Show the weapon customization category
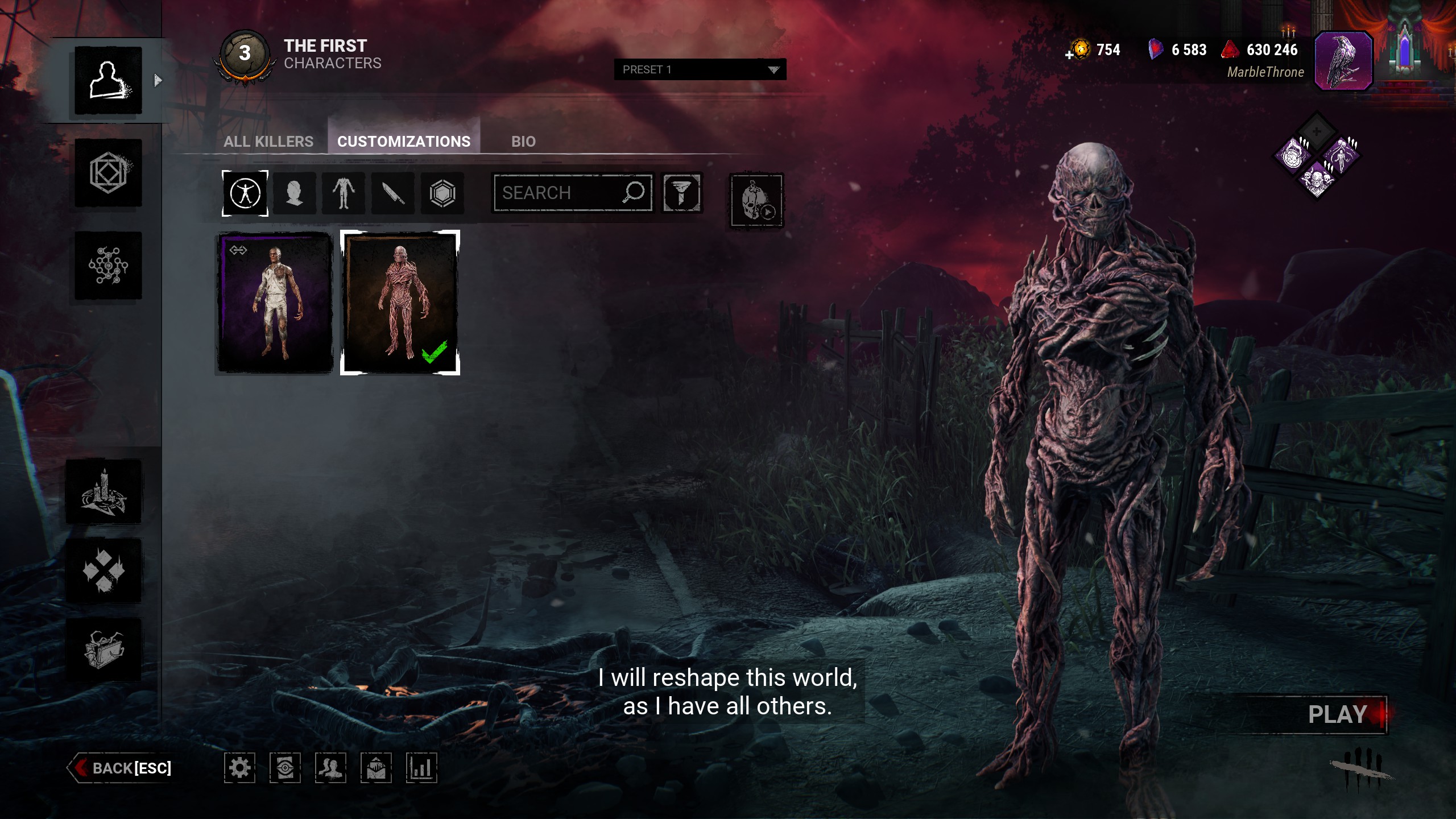 click(393, 193)
